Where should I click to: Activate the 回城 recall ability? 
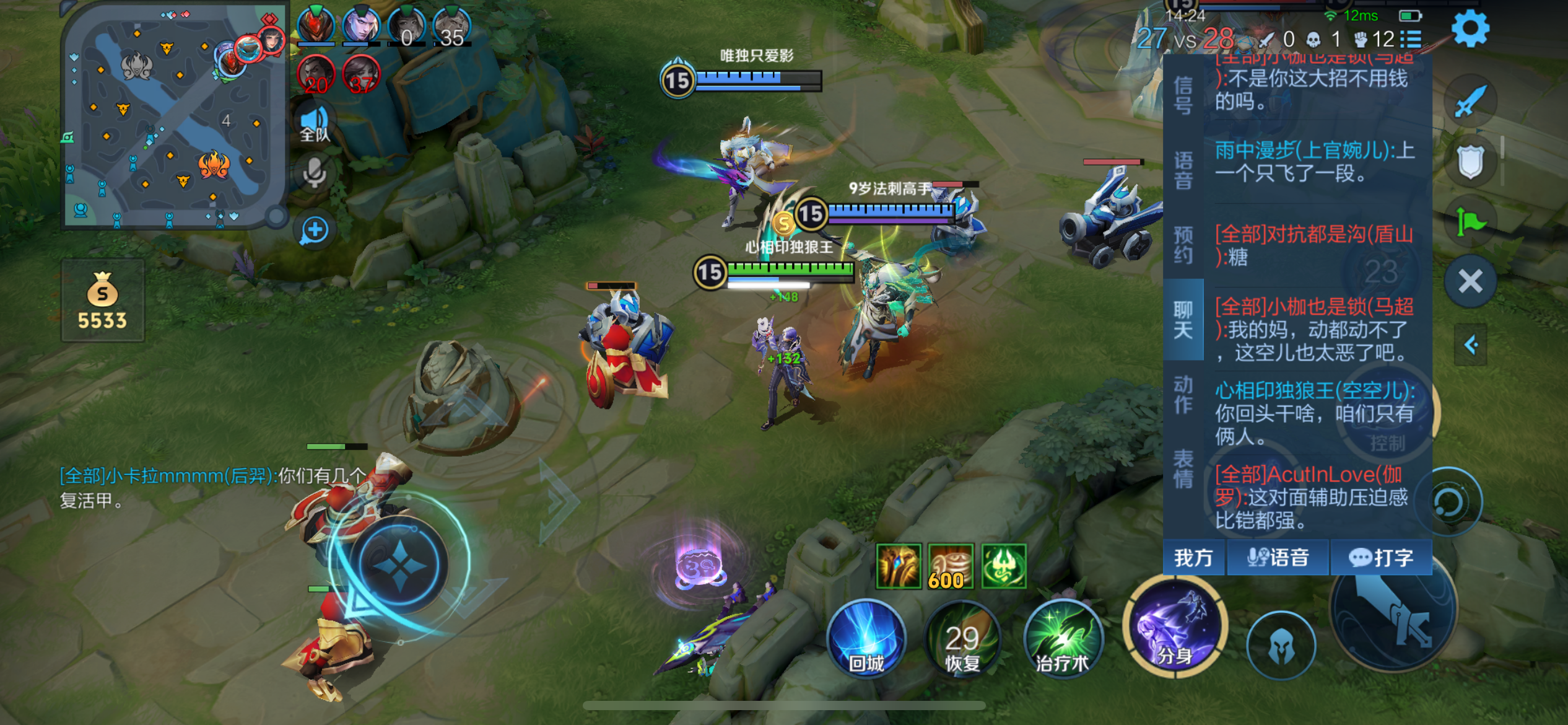(866, 638)
